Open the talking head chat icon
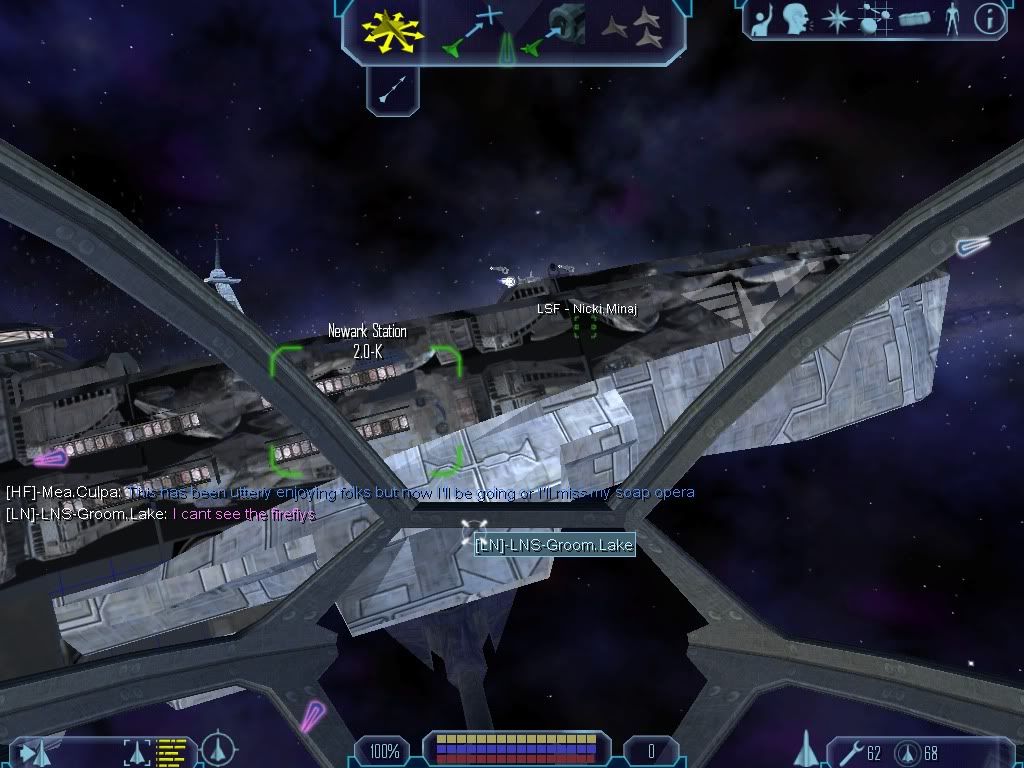The image size is (1024, 768). pos(796,19)
